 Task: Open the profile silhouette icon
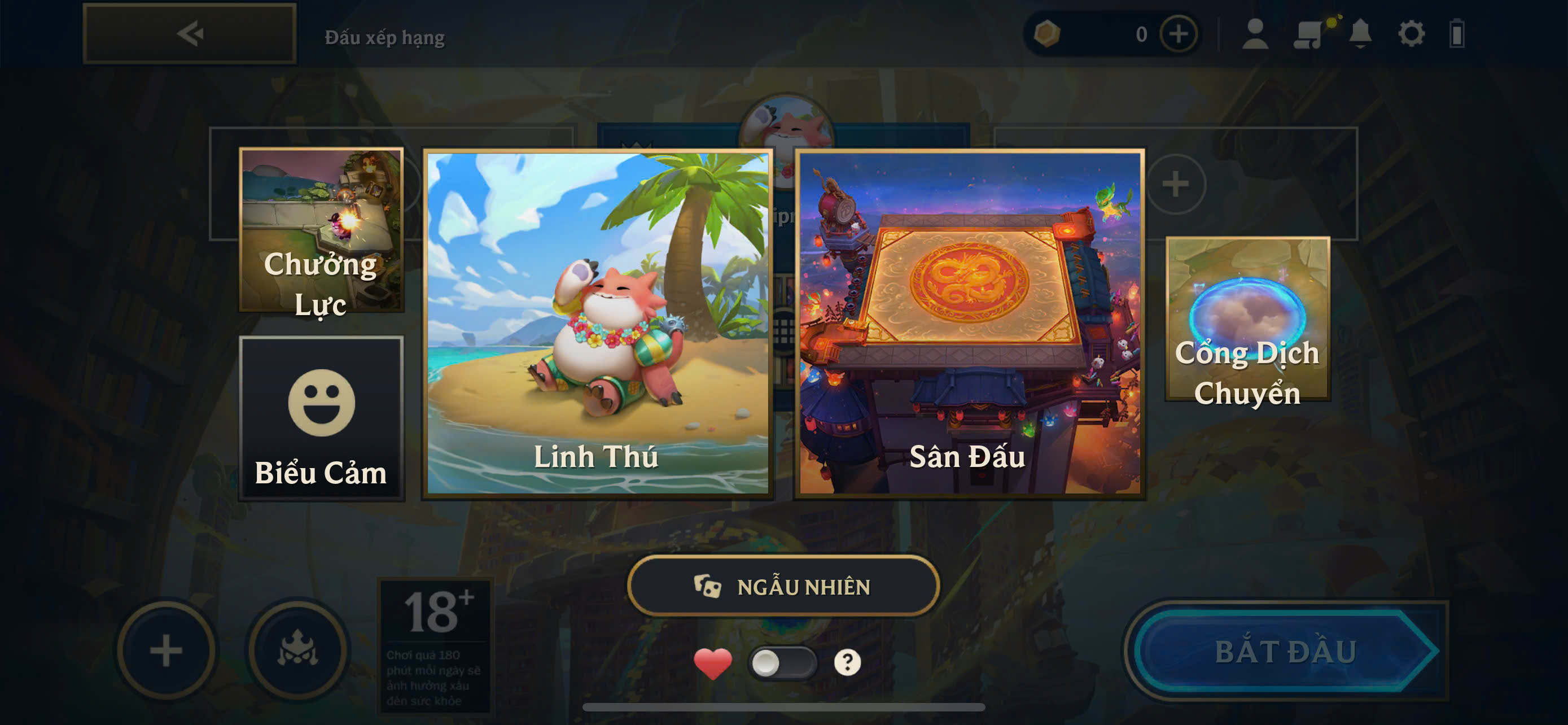click(1255, 34)
